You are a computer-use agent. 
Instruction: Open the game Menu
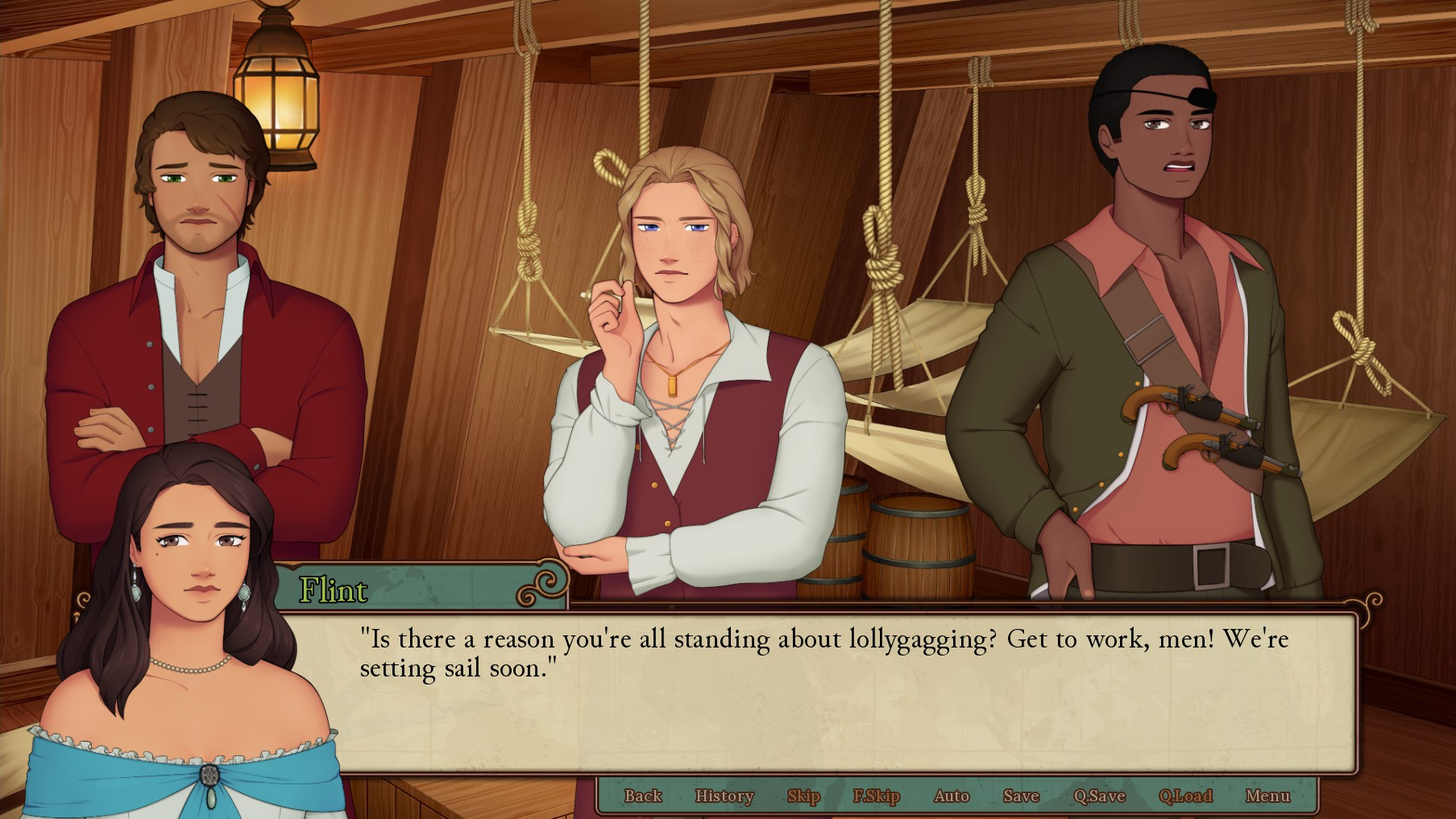click(x=1267, y=796)
